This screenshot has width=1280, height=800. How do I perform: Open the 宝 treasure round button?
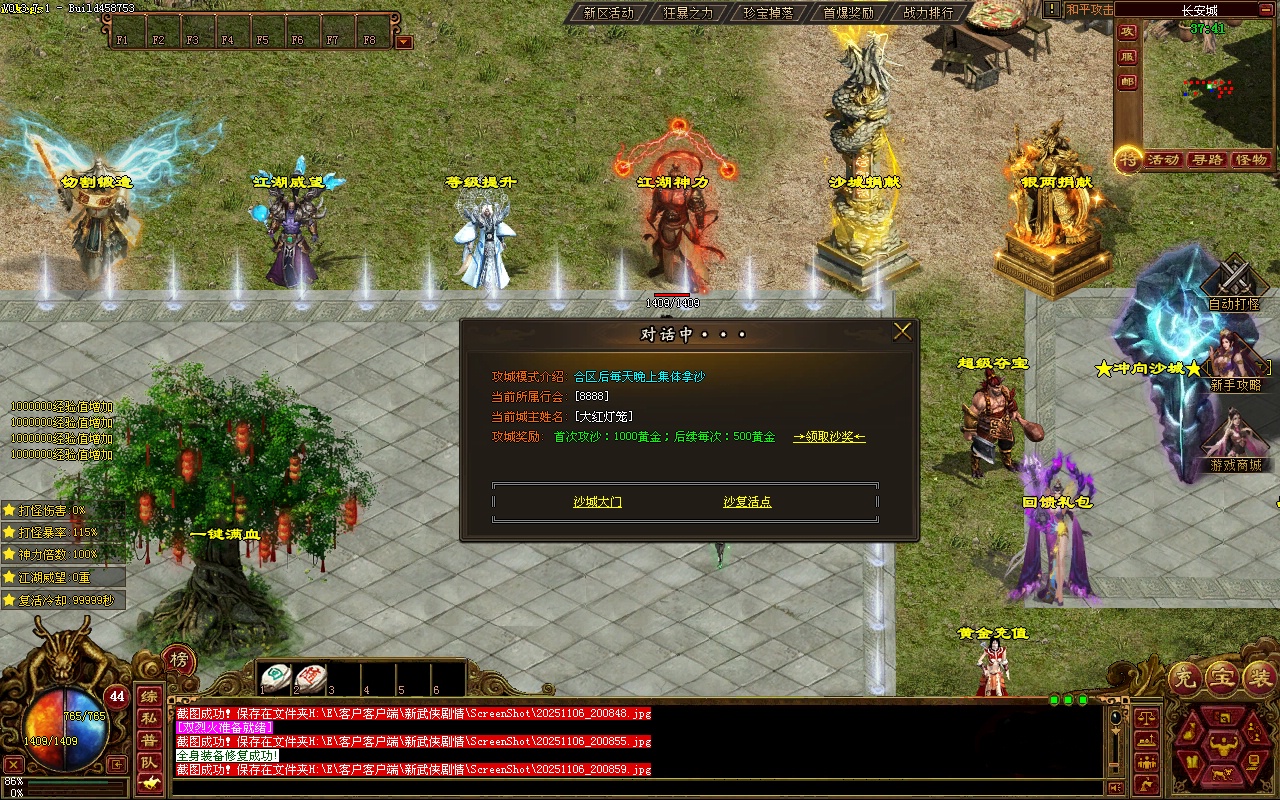coord(1221,678)
